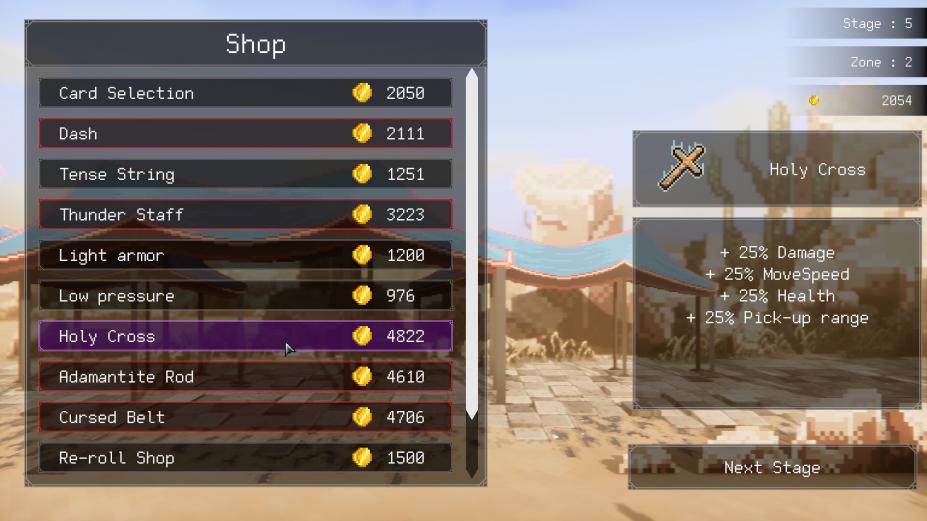Choose the Cursed Belt item
Viewport: 927px width, 521px height.
245,417
